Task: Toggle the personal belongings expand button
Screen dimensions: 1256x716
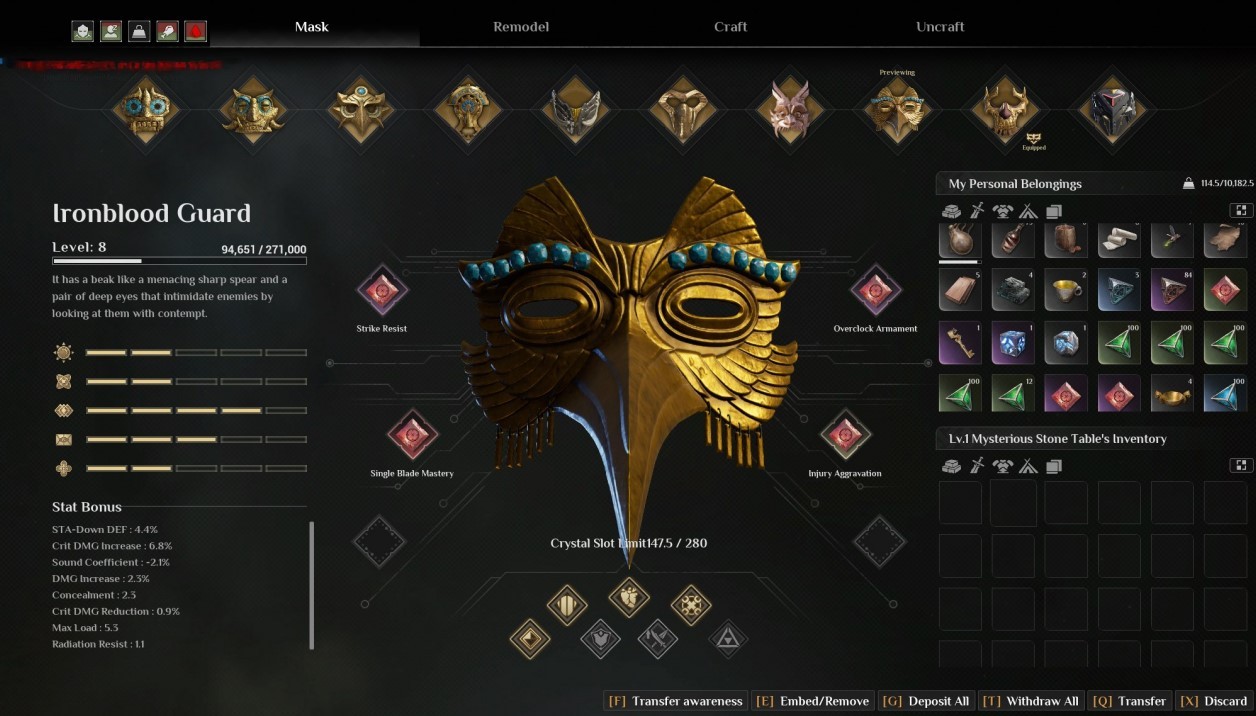Action: tap(1240, 211)
